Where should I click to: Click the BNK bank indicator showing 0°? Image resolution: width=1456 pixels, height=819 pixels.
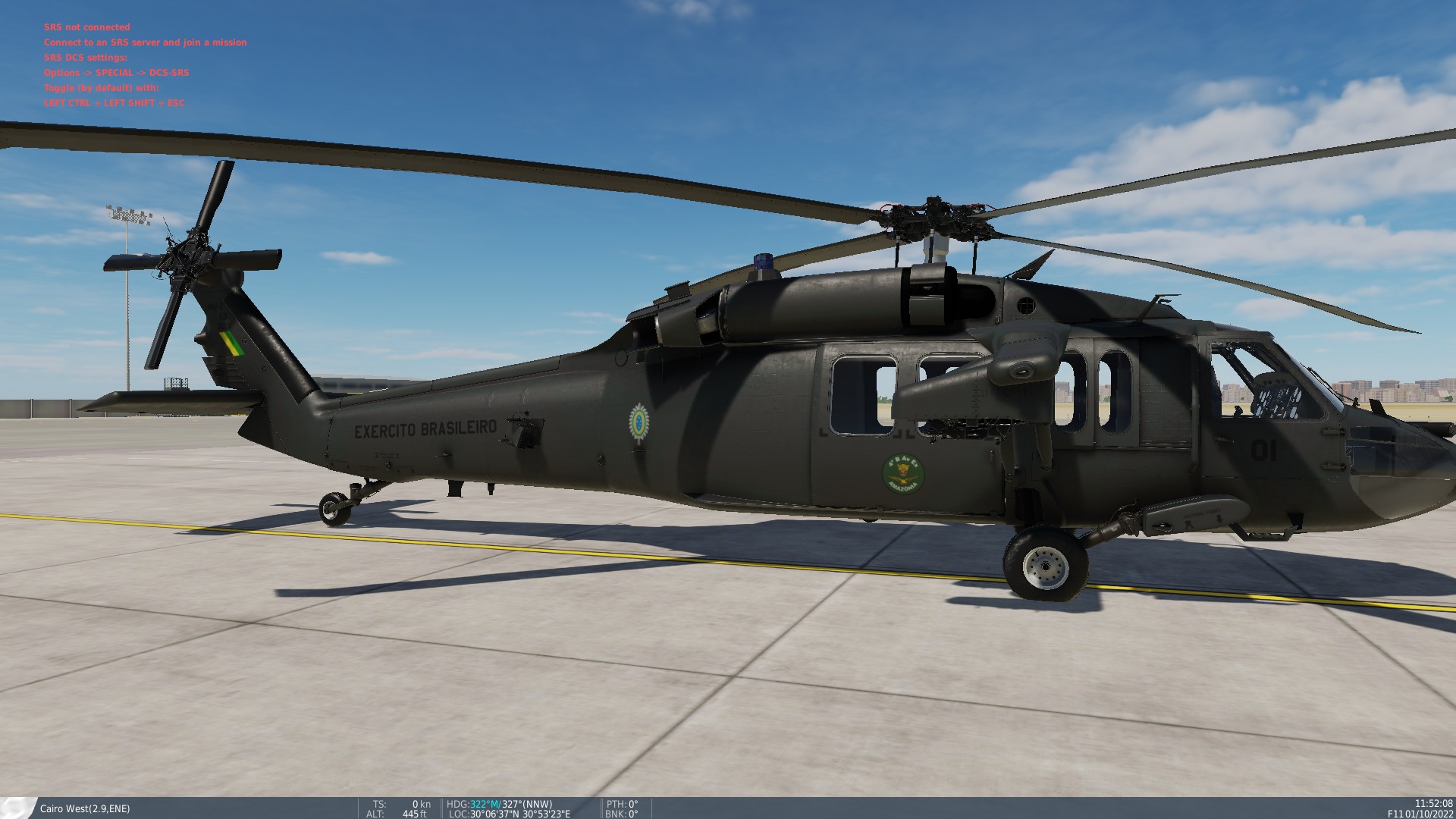tap(623, 814)
